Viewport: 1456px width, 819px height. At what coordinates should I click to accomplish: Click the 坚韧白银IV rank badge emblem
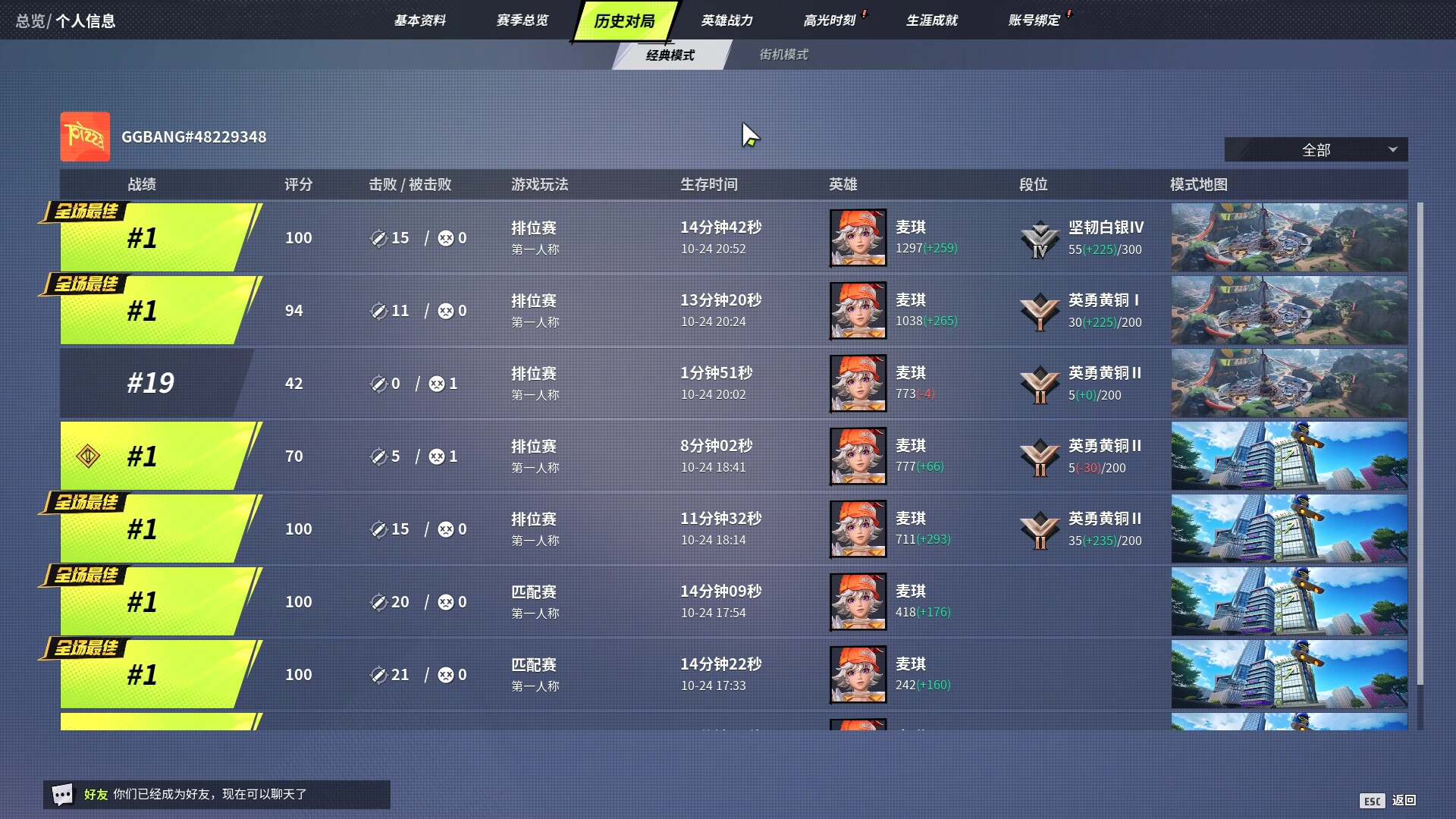[1040, 237]
